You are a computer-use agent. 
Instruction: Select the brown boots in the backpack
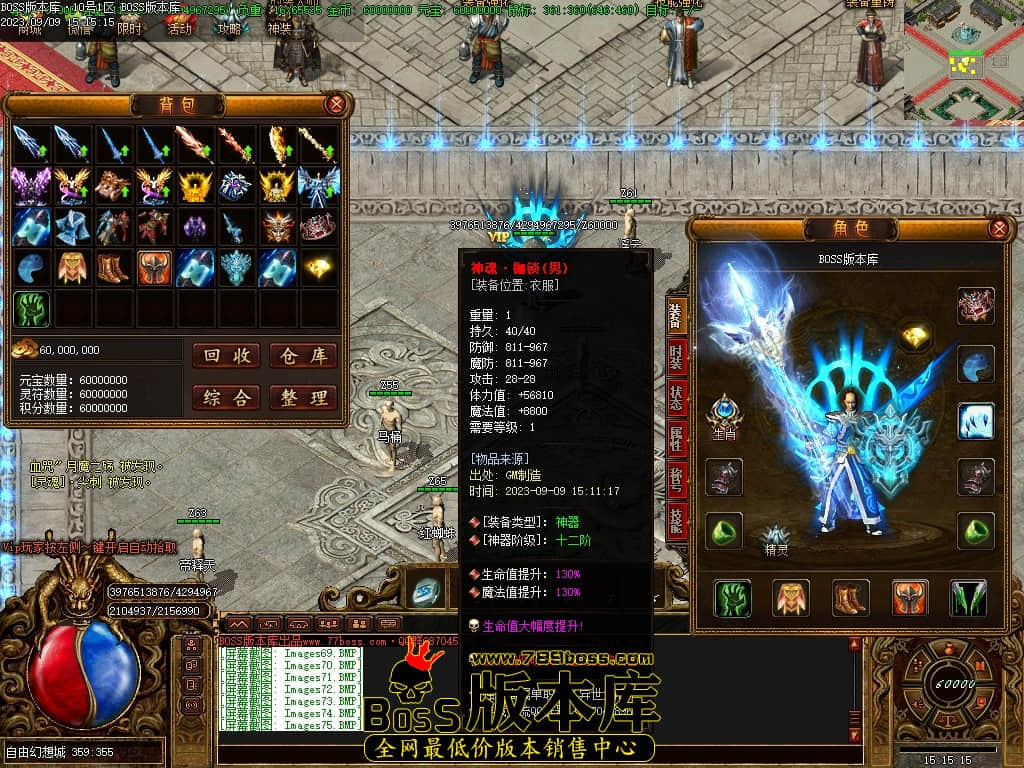pos(113,268)
